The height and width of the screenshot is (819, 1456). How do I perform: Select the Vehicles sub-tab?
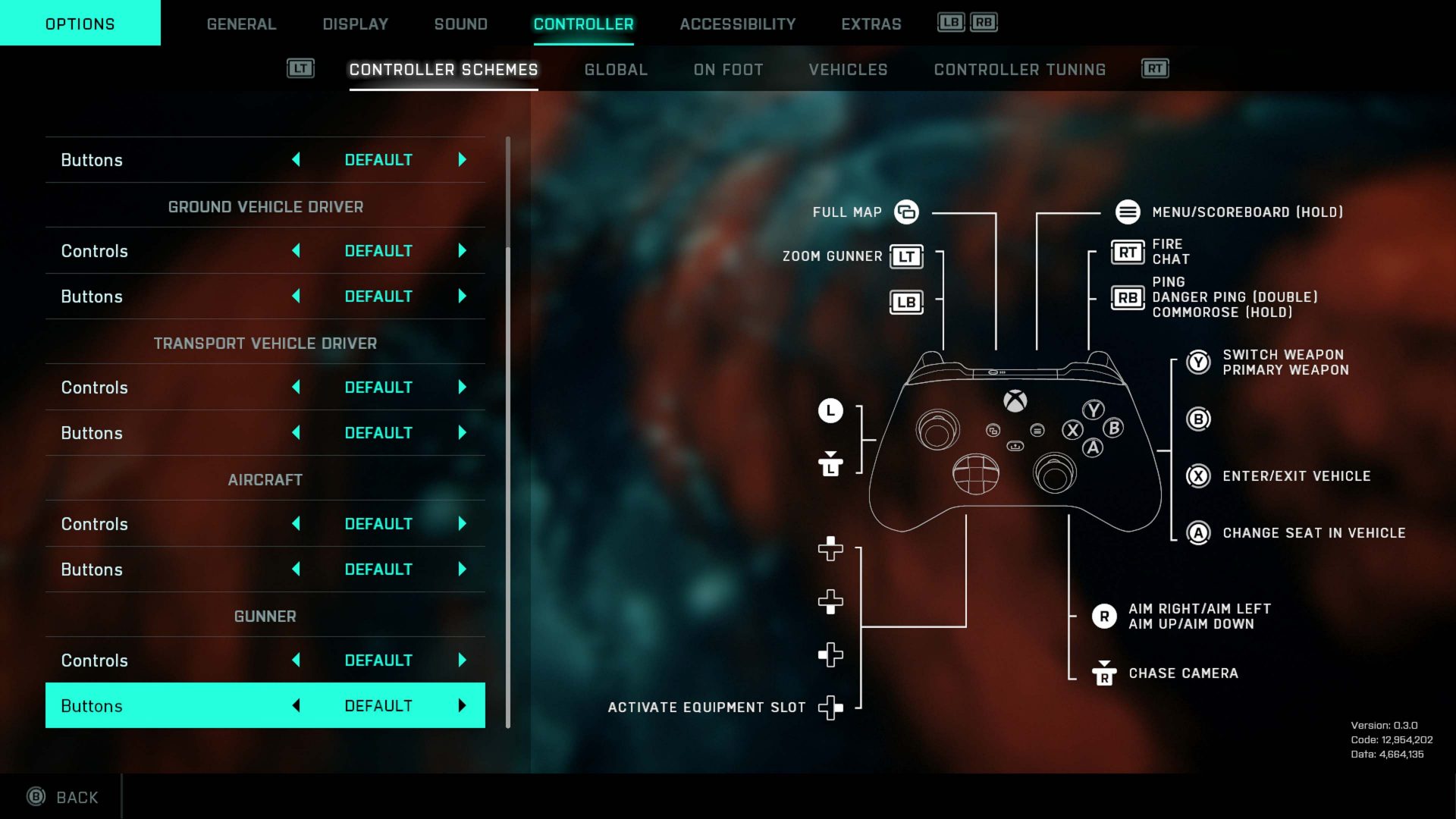pos(848,70)
